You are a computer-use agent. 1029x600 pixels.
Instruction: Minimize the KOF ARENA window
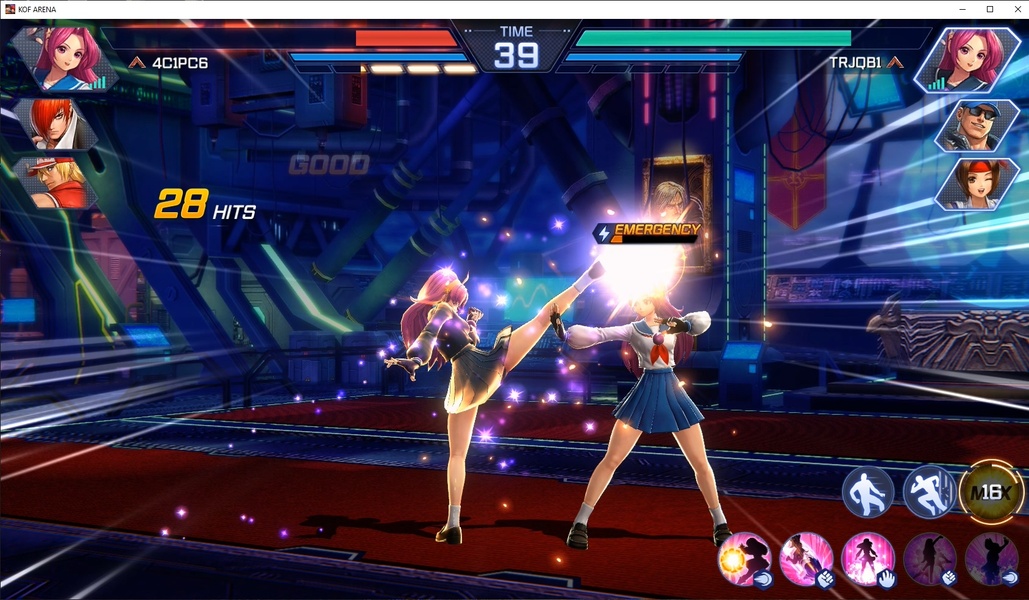[961, 9]
